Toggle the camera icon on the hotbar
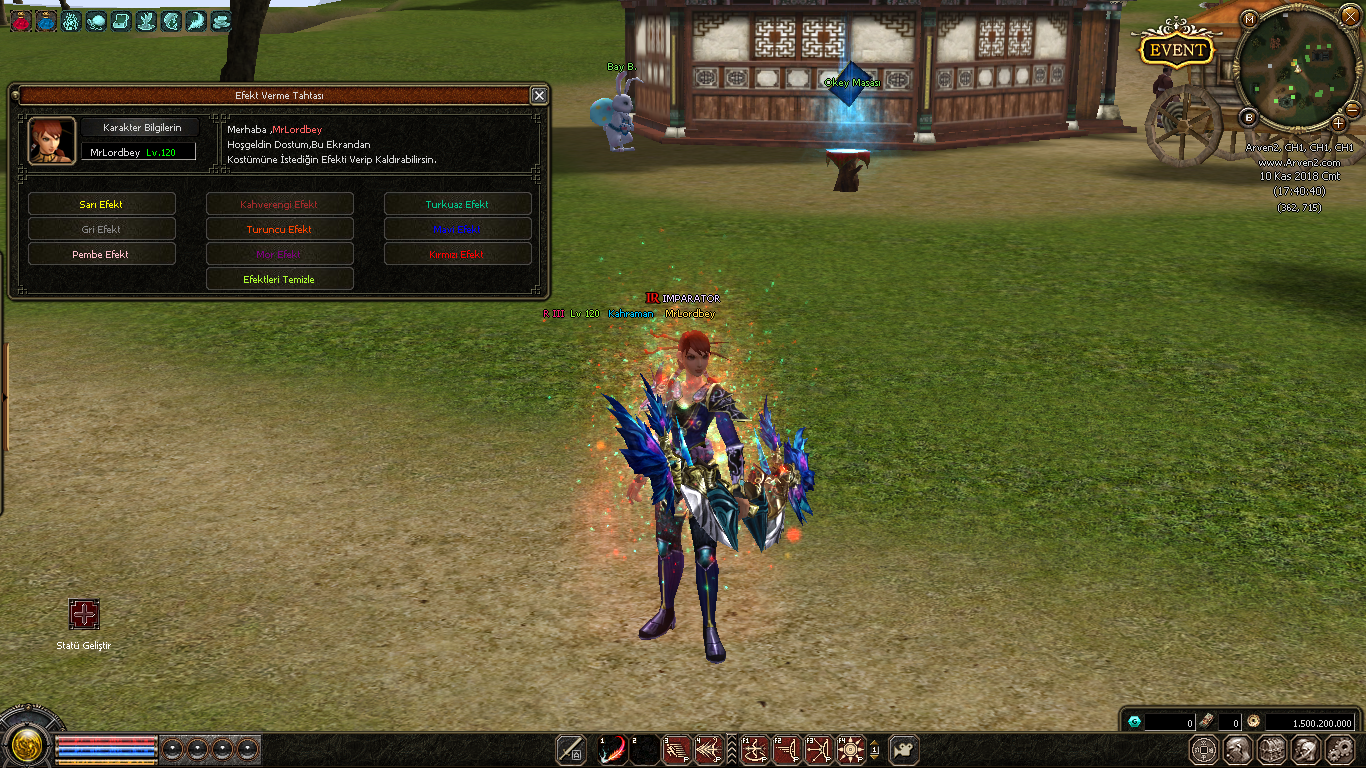This screenshot has height=768, width=1366. point(904,749)
